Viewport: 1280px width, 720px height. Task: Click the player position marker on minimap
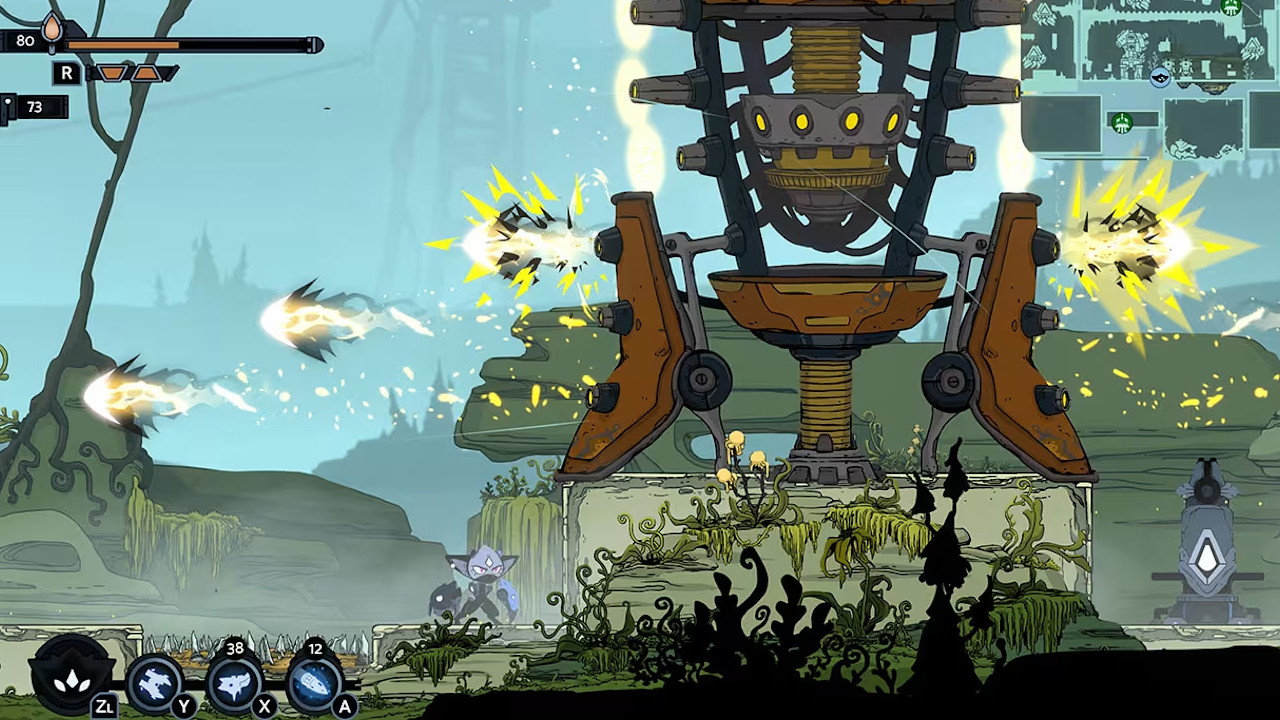1160,77
